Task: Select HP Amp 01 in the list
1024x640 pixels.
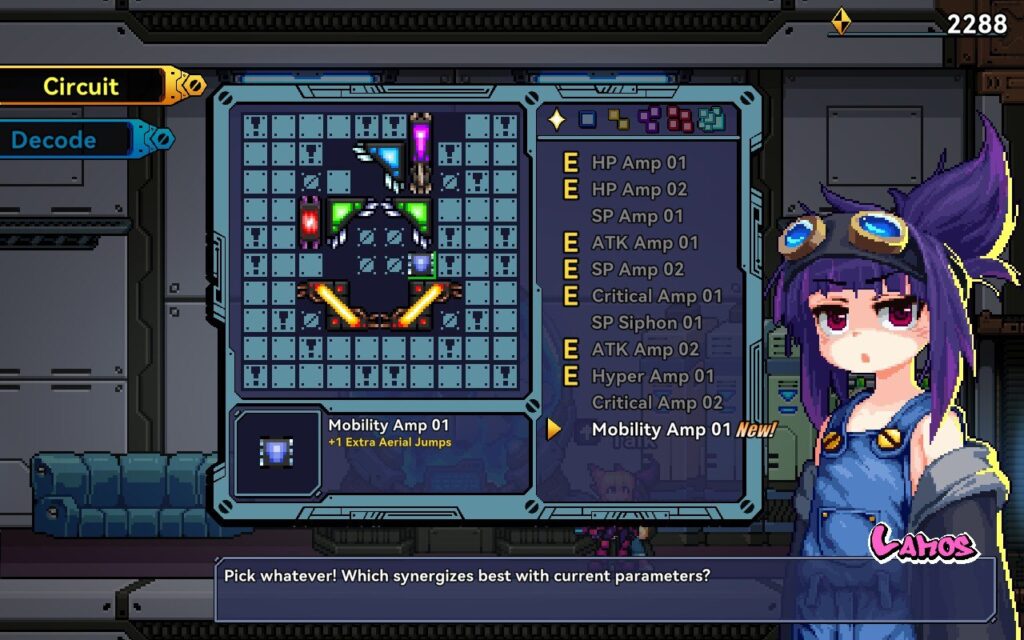Action: point(638,162)
